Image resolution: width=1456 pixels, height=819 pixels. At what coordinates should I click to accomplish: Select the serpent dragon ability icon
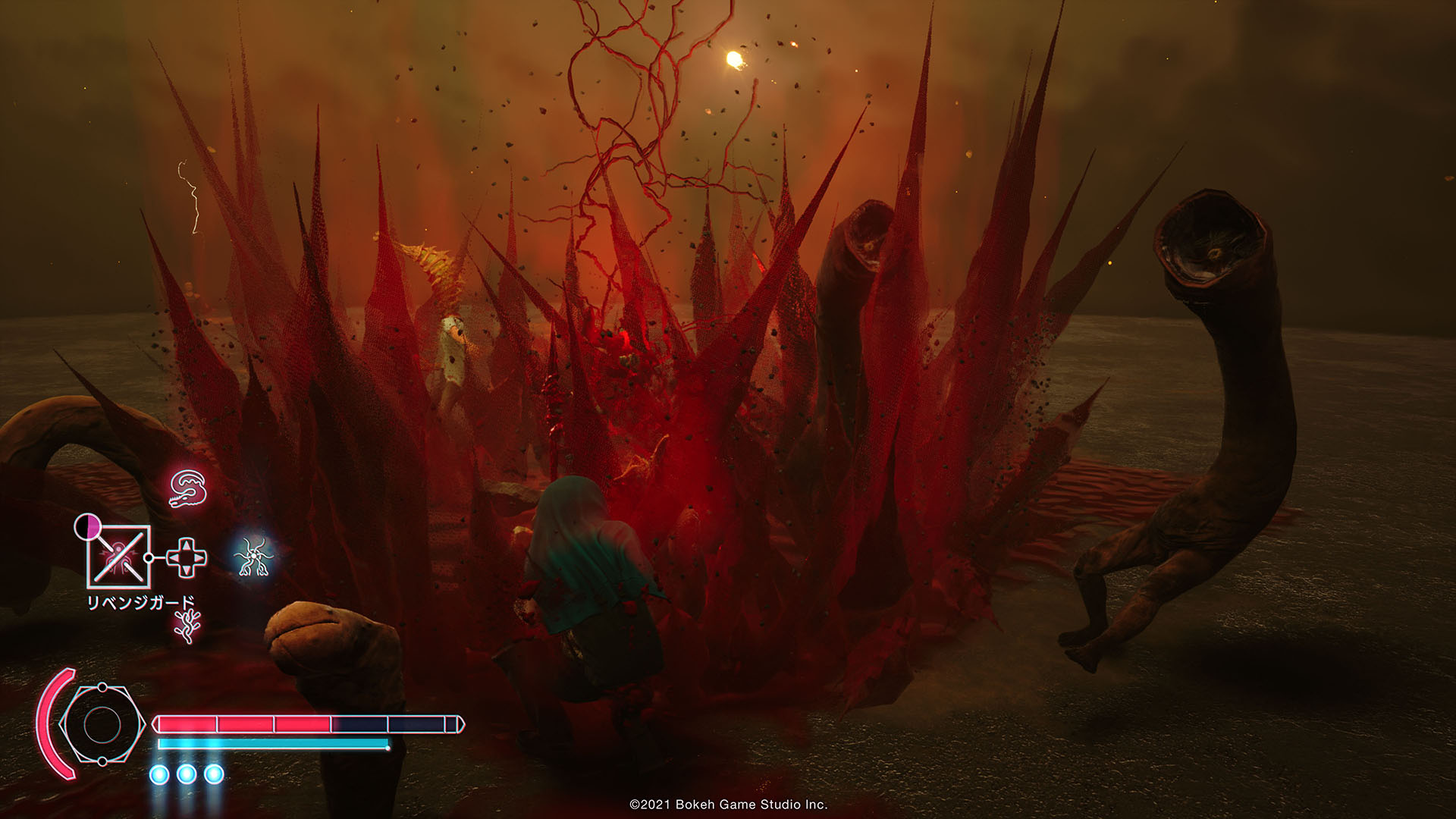click(188, 489)
